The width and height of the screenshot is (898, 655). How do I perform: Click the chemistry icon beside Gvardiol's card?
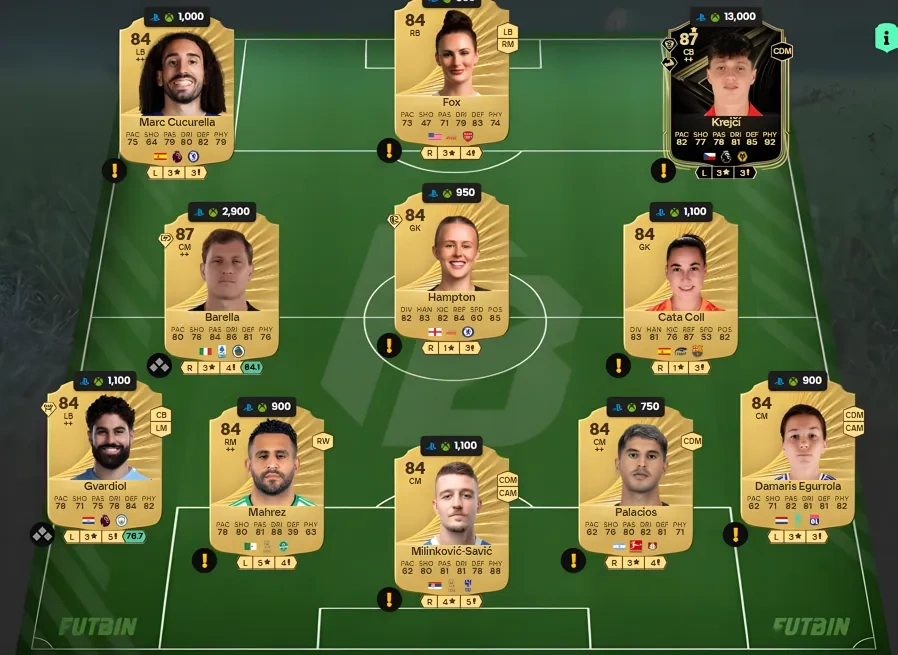coord(42,534)
